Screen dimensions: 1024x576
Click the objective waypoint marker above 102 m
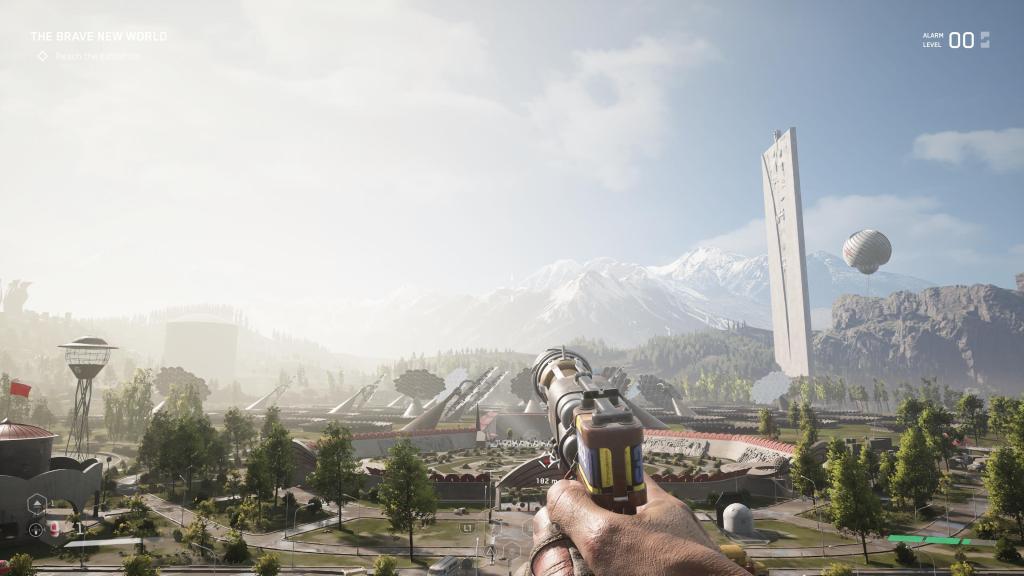tap(547, 461)
